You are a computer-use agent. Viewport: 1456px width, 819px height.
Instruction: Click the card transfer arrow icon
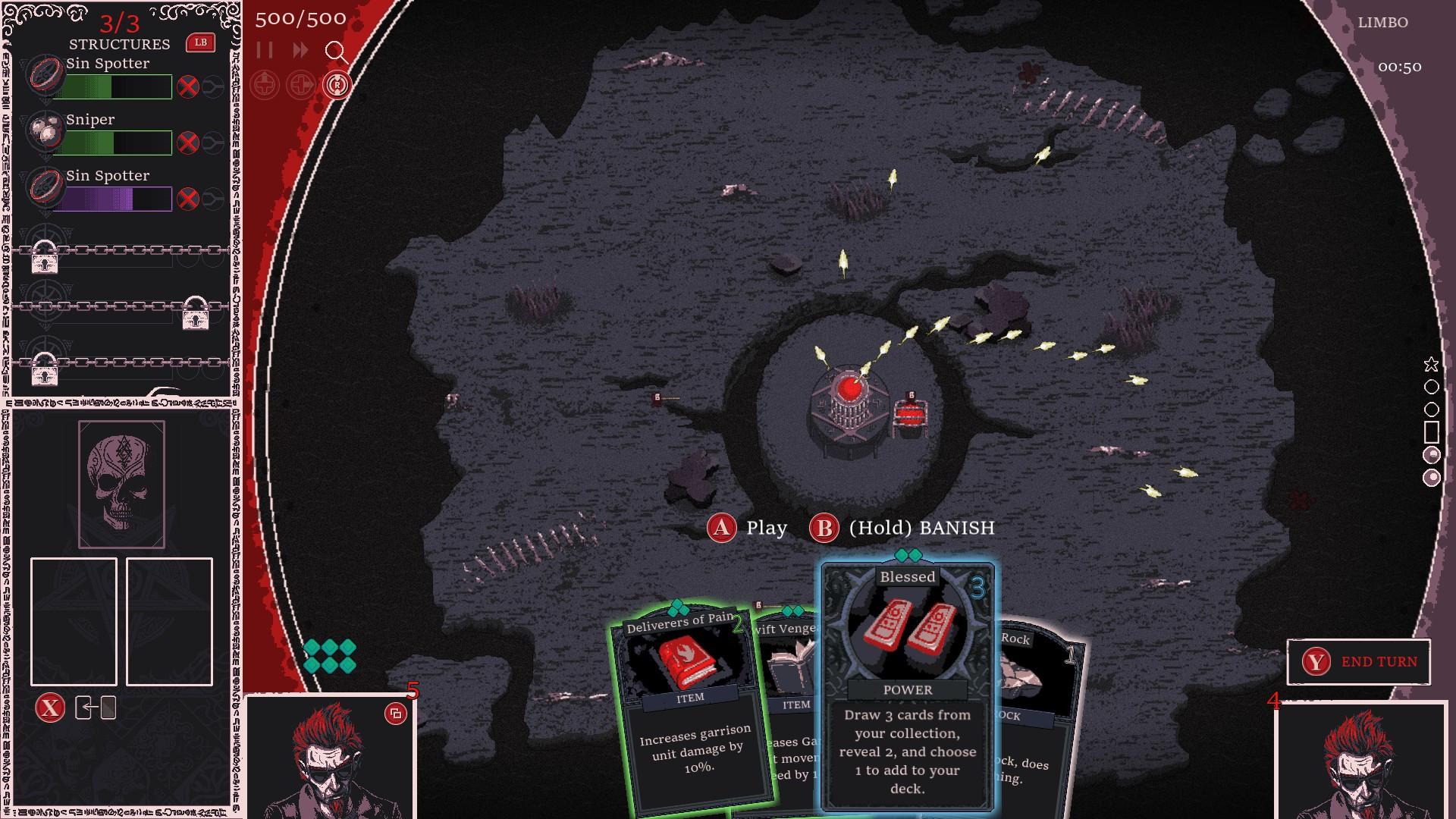[96, 708]
